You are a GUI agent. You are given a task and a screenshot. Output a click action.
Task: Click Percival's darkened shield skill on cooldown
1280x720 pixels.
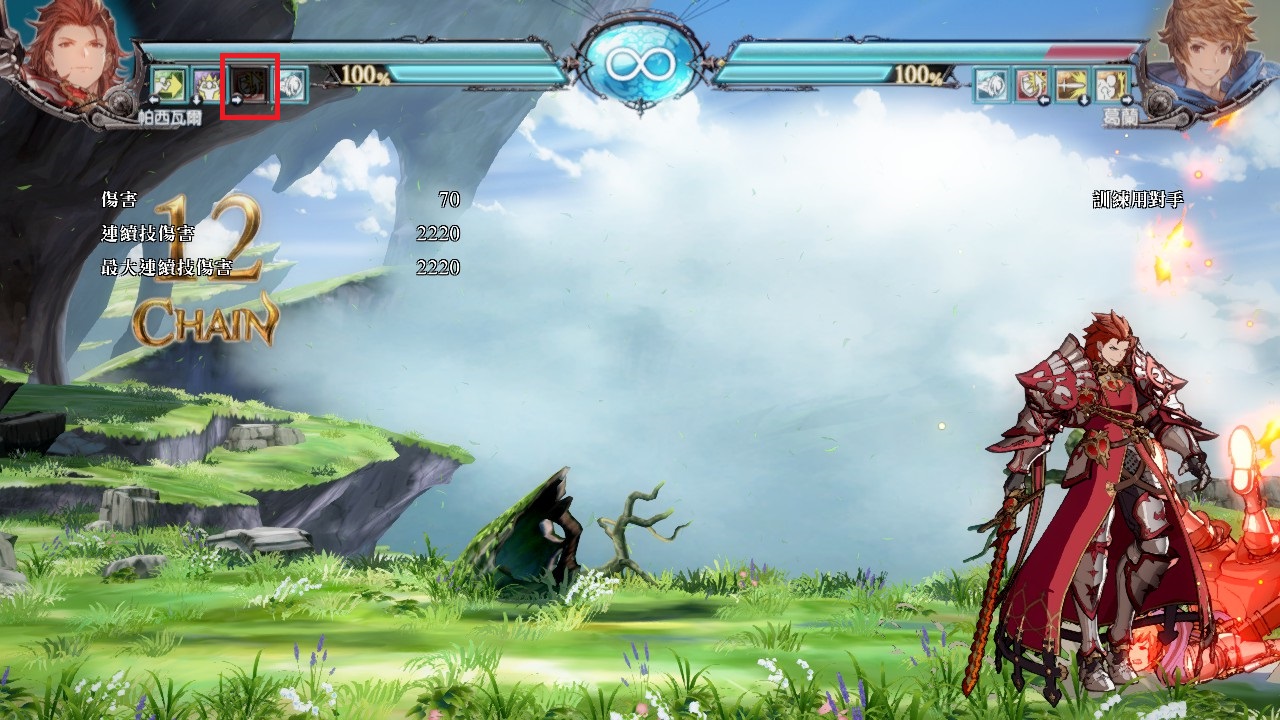pos(248,84)
